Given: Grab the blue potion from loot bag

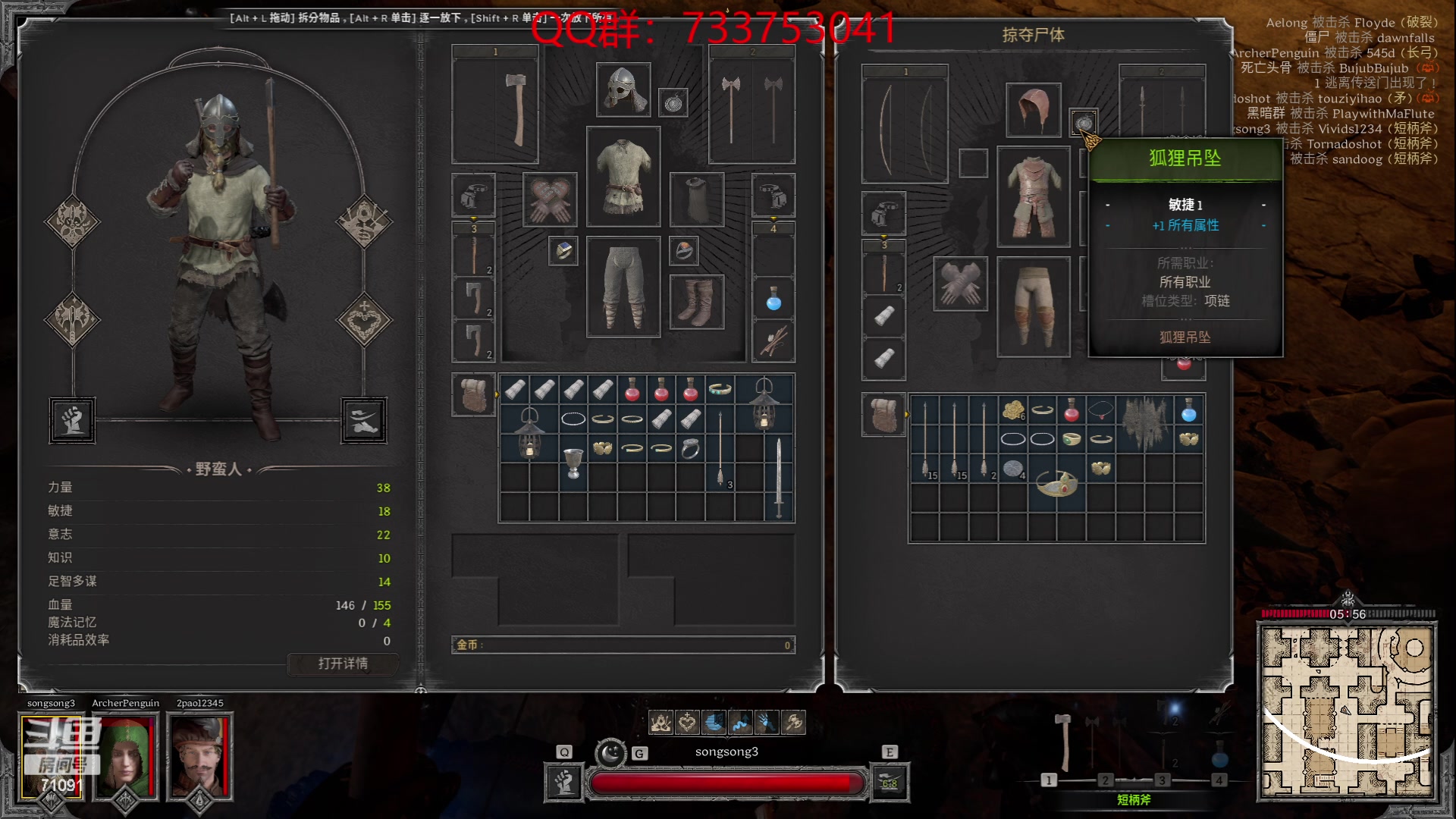Looking at the screenshot, I should (x=1188, y=410).
